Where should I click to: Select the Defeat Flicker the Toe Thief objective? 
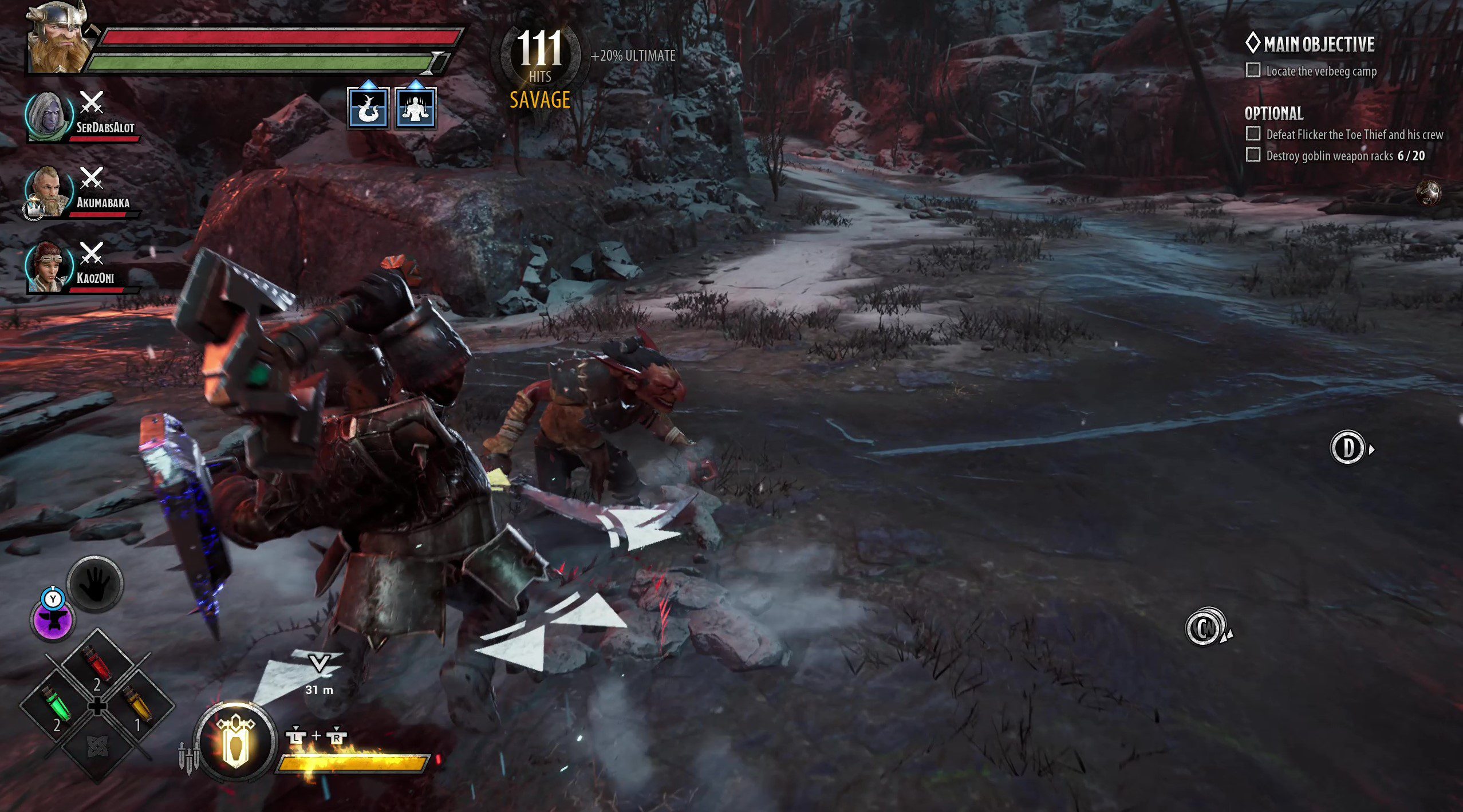tap(1354, 135)
